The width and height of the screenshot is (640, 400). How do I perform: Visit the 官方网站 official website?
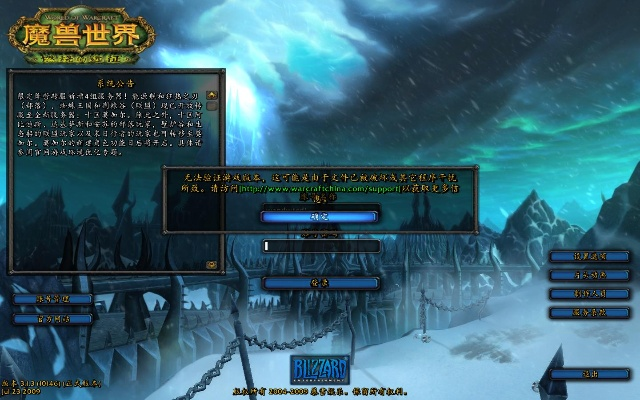tap(52, 319)
